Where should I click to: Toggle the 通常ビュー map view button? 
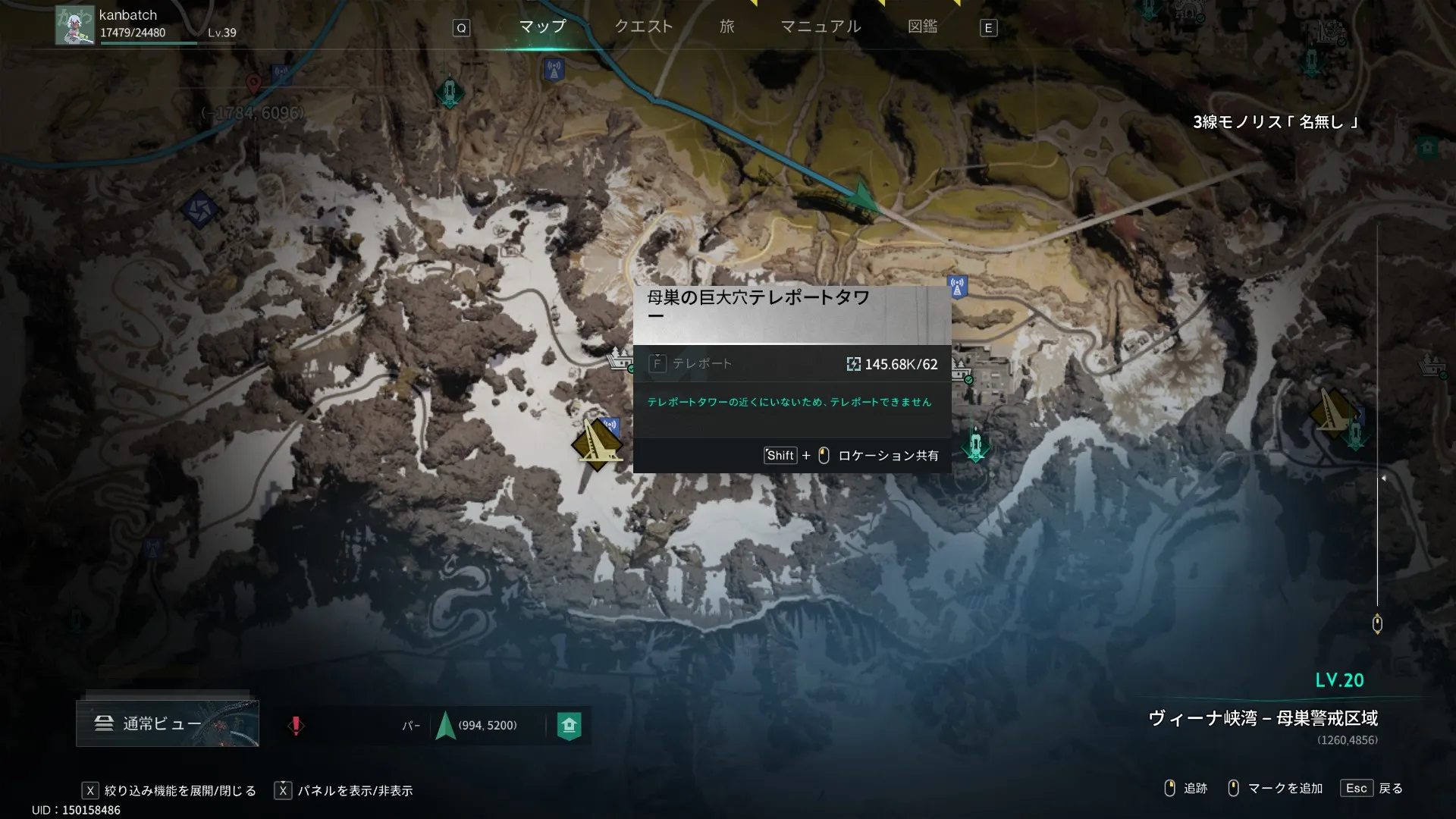tap(168, 723)
